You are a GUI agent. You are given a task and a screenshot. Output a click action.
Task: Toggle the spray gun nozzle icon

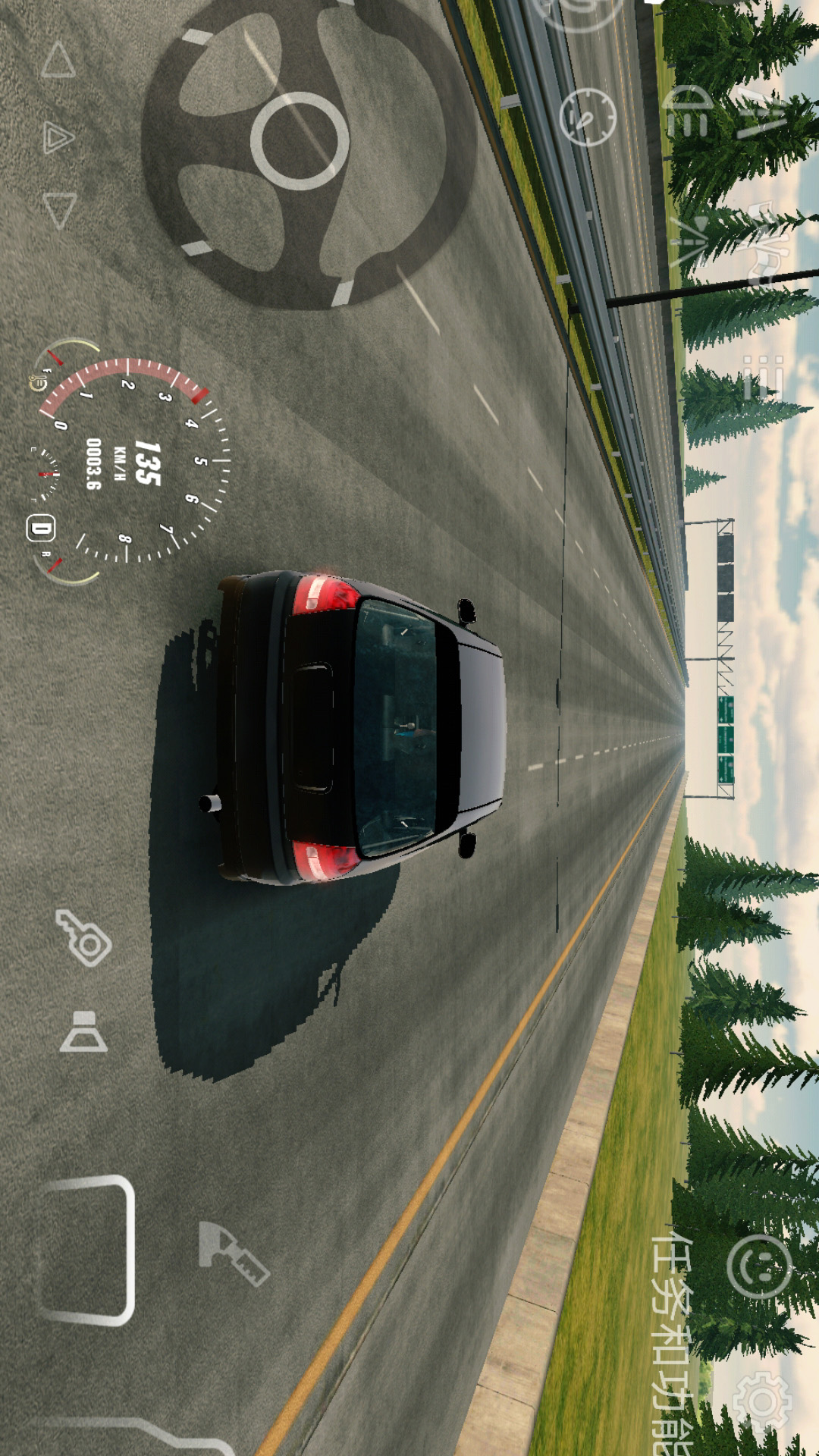point(233,1253)
